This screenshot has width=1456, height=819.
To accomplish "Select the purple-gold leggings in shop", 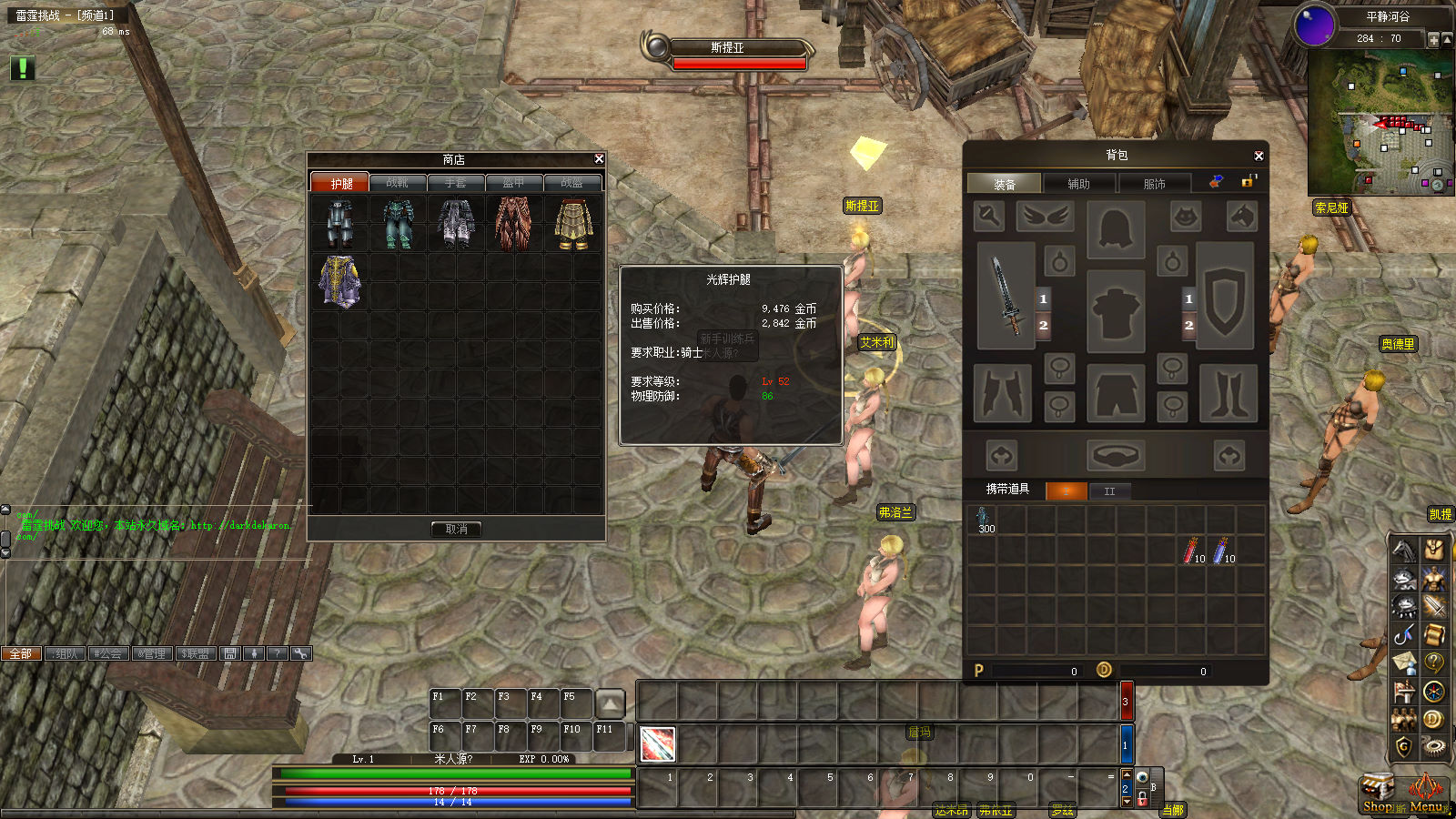I will [340, 281].
